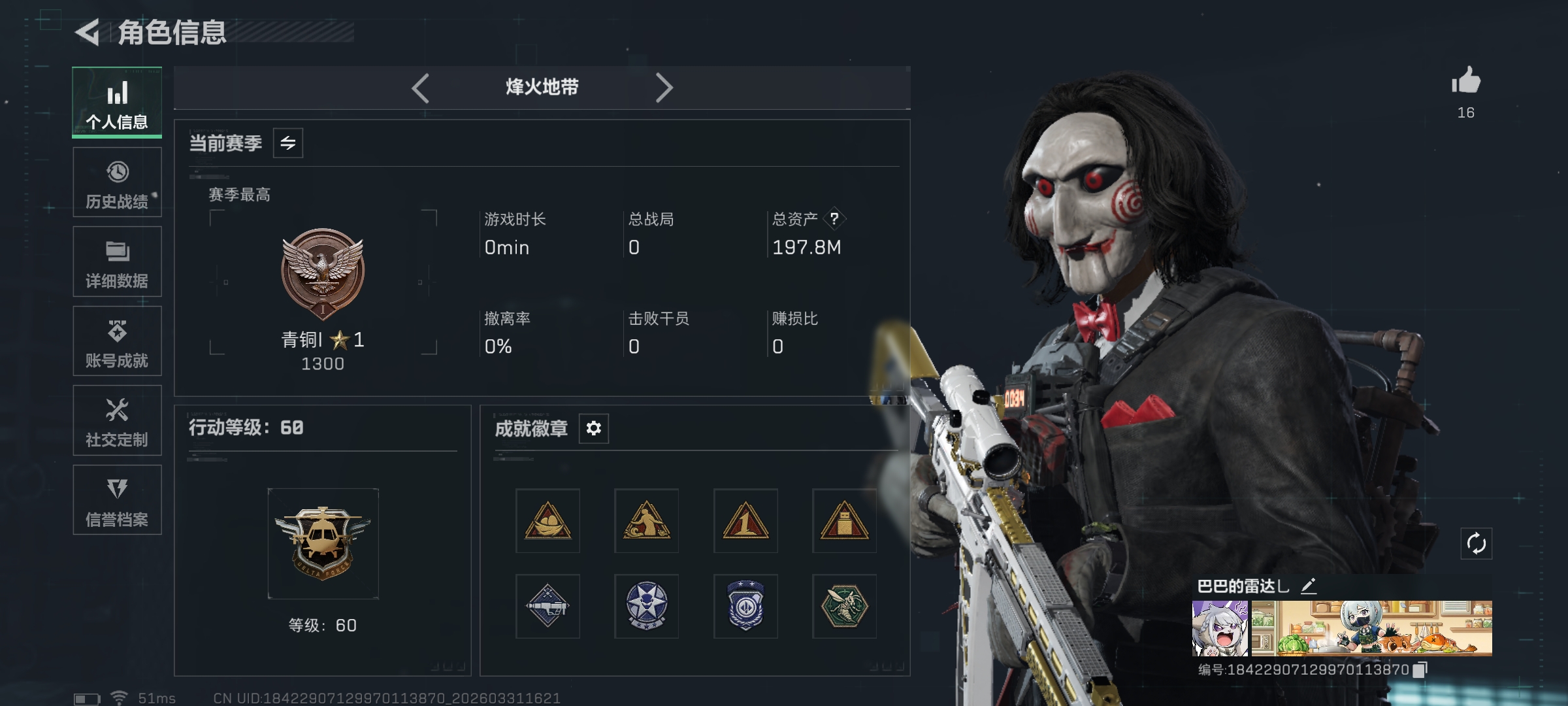
Task: Open the 详细数据 tab
Action: 117,261
